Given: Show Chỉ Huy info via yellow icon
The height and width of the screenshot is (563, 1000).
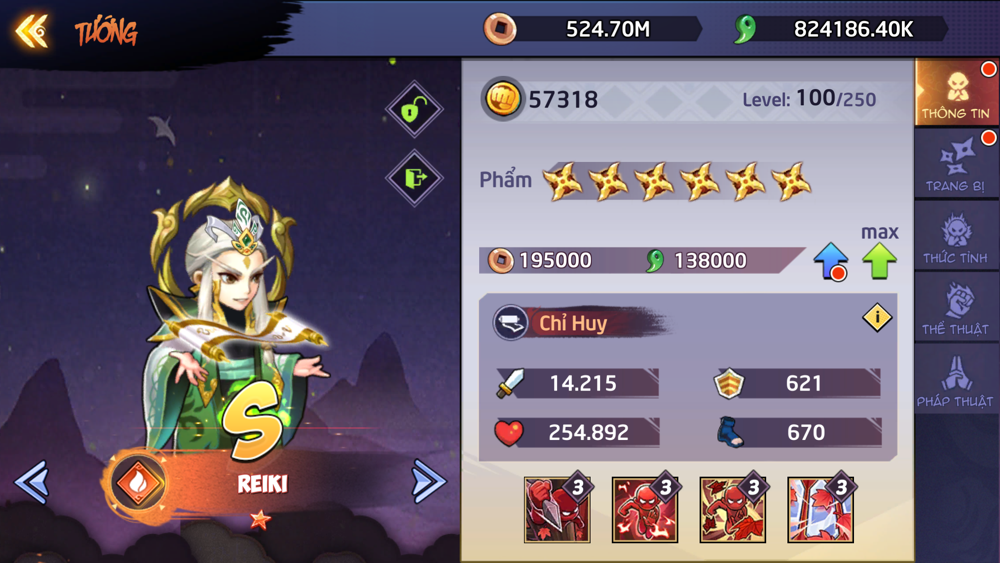Looking at the screenshot, I should pyautogui.click(x=877, y=318).
